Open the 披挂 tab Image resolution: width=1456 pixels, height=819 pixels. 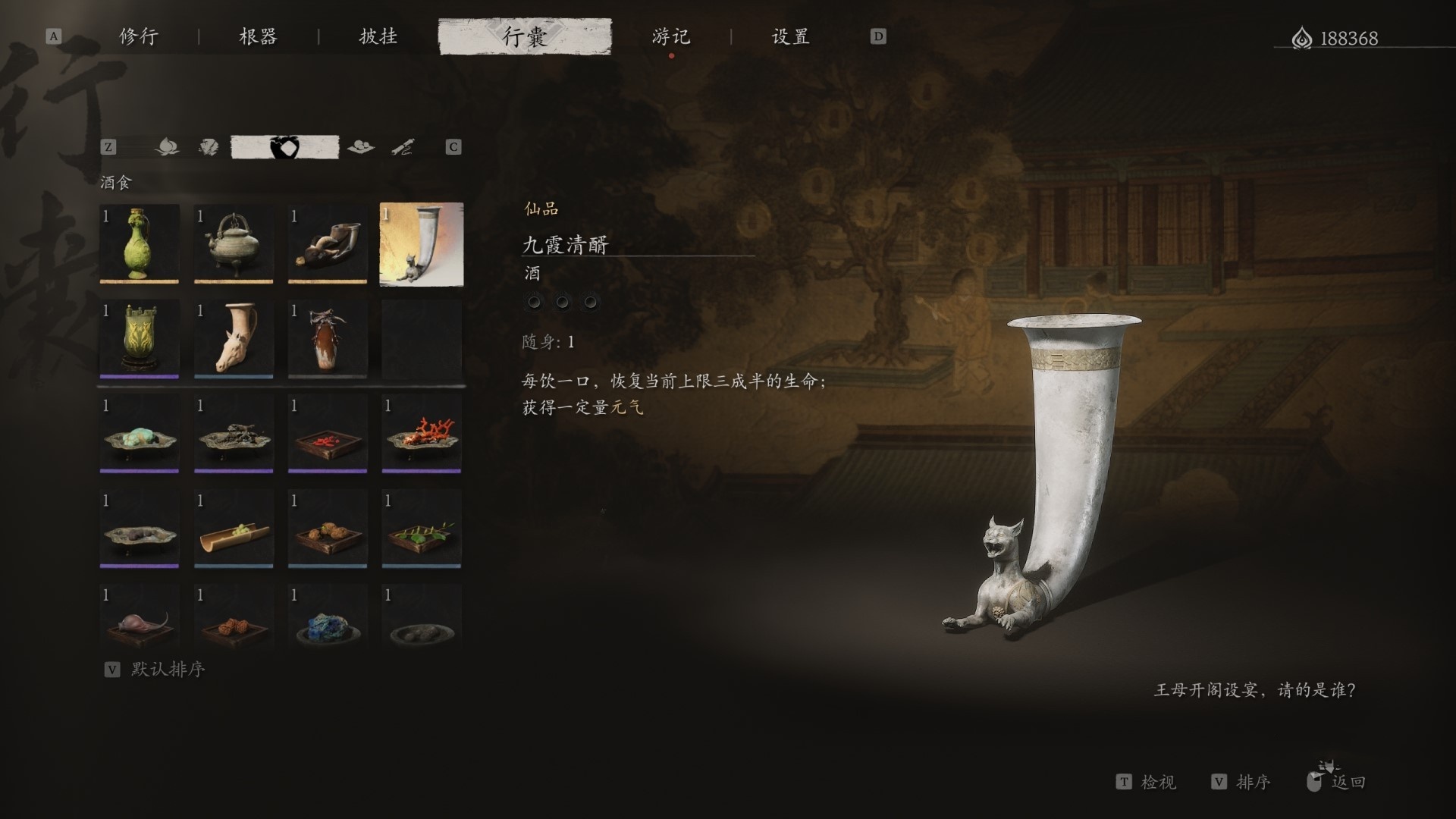point(376,36)
